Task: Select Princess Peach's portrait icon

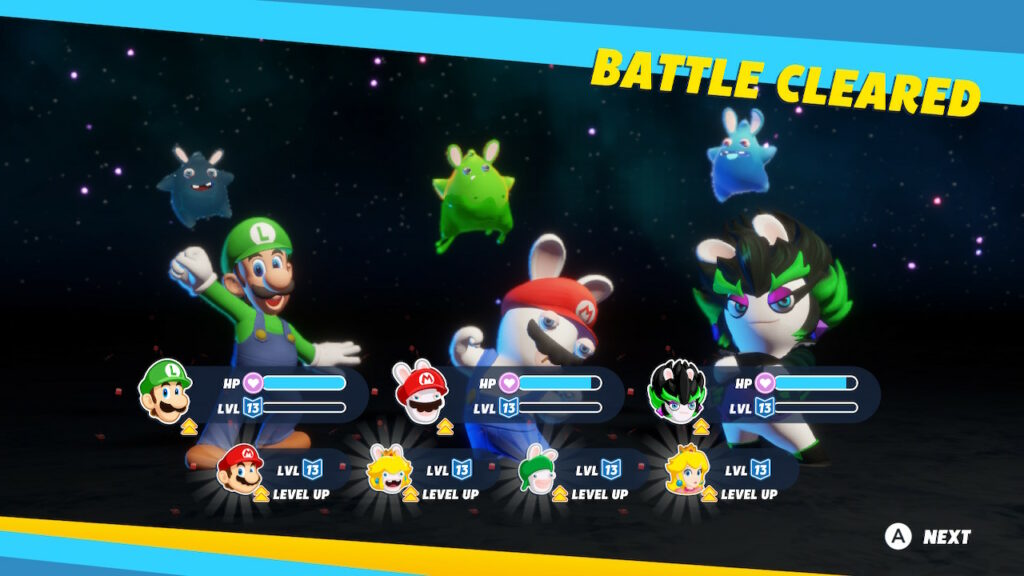Action: (x=687, y=470)
